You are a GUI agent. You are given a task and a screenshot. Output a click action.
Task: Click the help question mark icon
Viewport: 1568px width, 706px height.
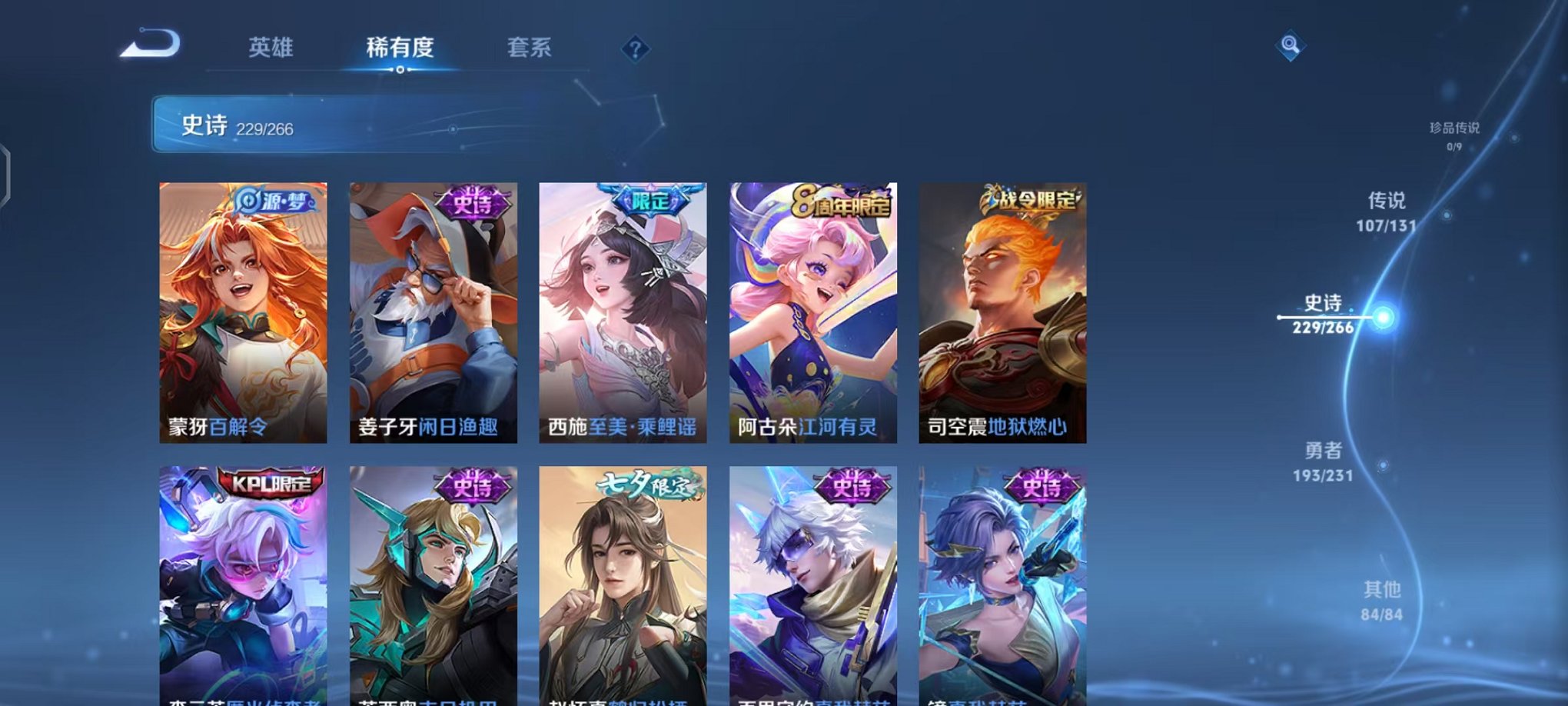click(635, 49)
